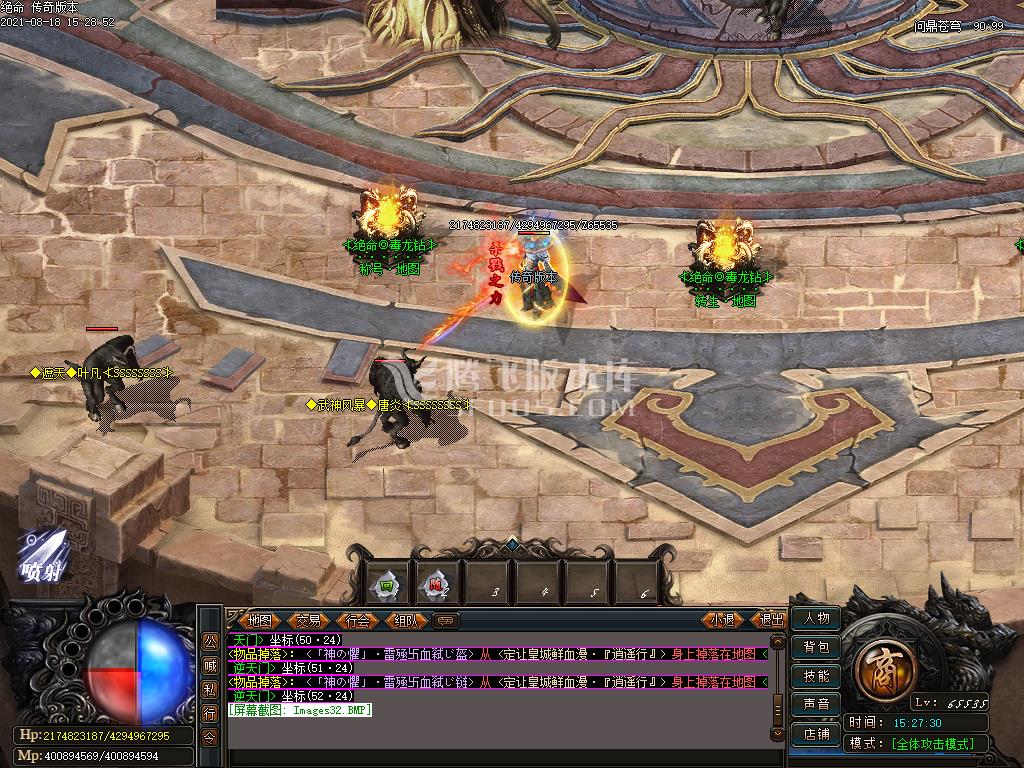The image size is (1024, 768).
Task: Open the 声音 sound settings
Action: pos(816,704)
